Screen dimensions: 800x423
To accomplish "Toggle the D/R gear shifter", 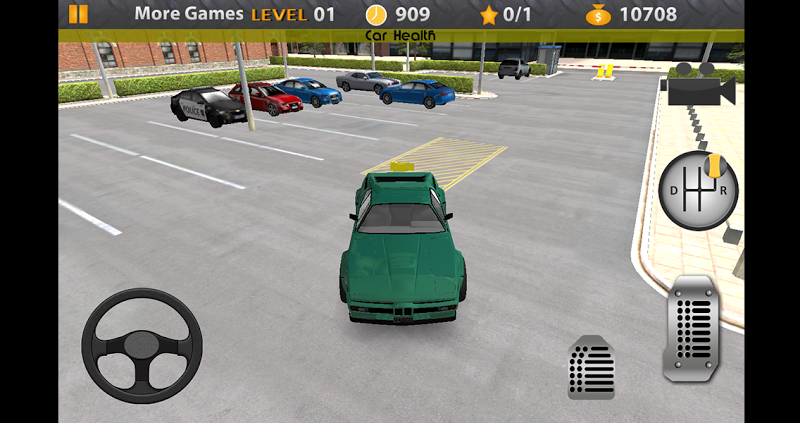I will point(697,190).
